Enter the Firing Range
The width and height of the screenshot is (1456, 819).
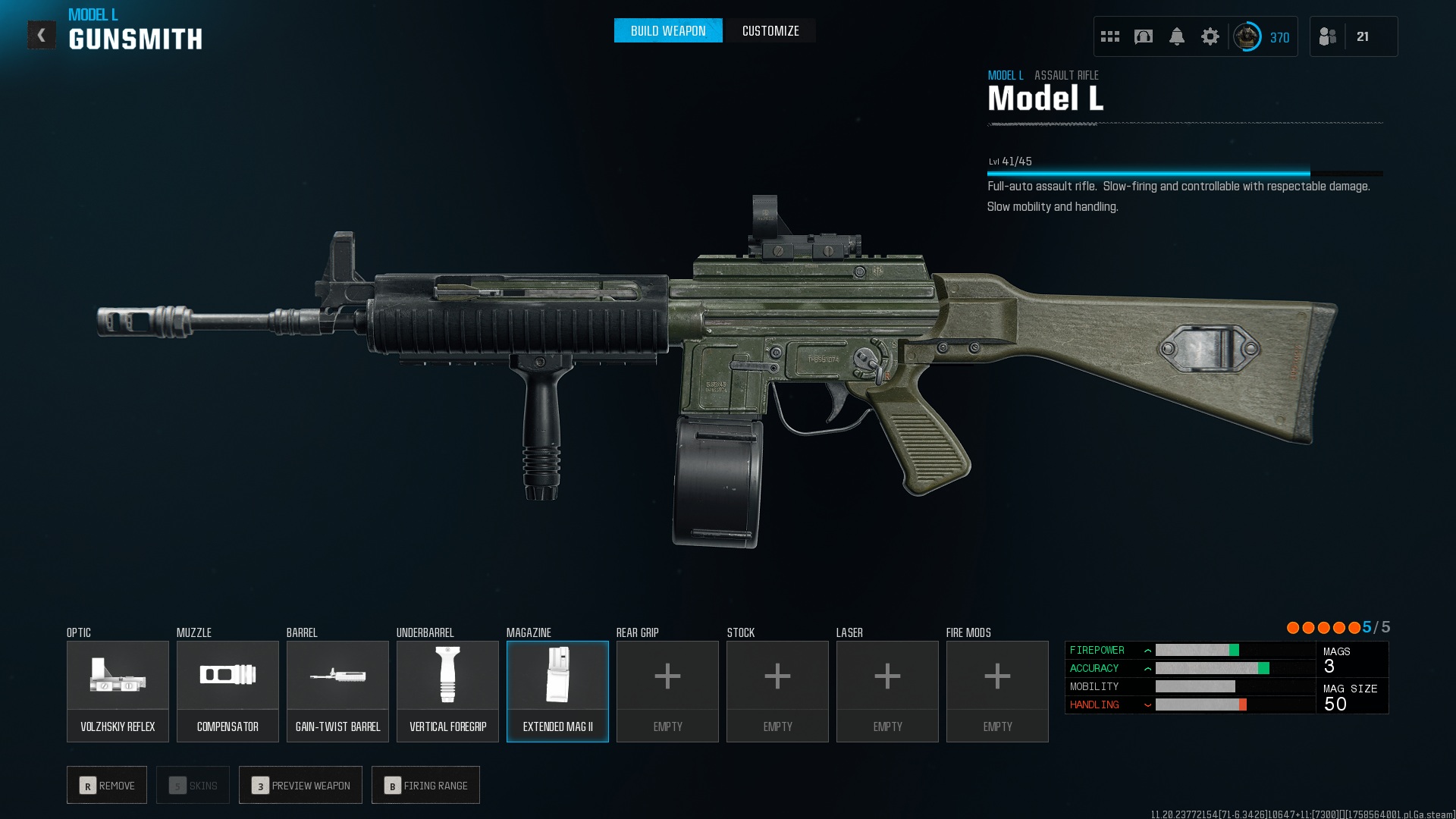point(425,785)
